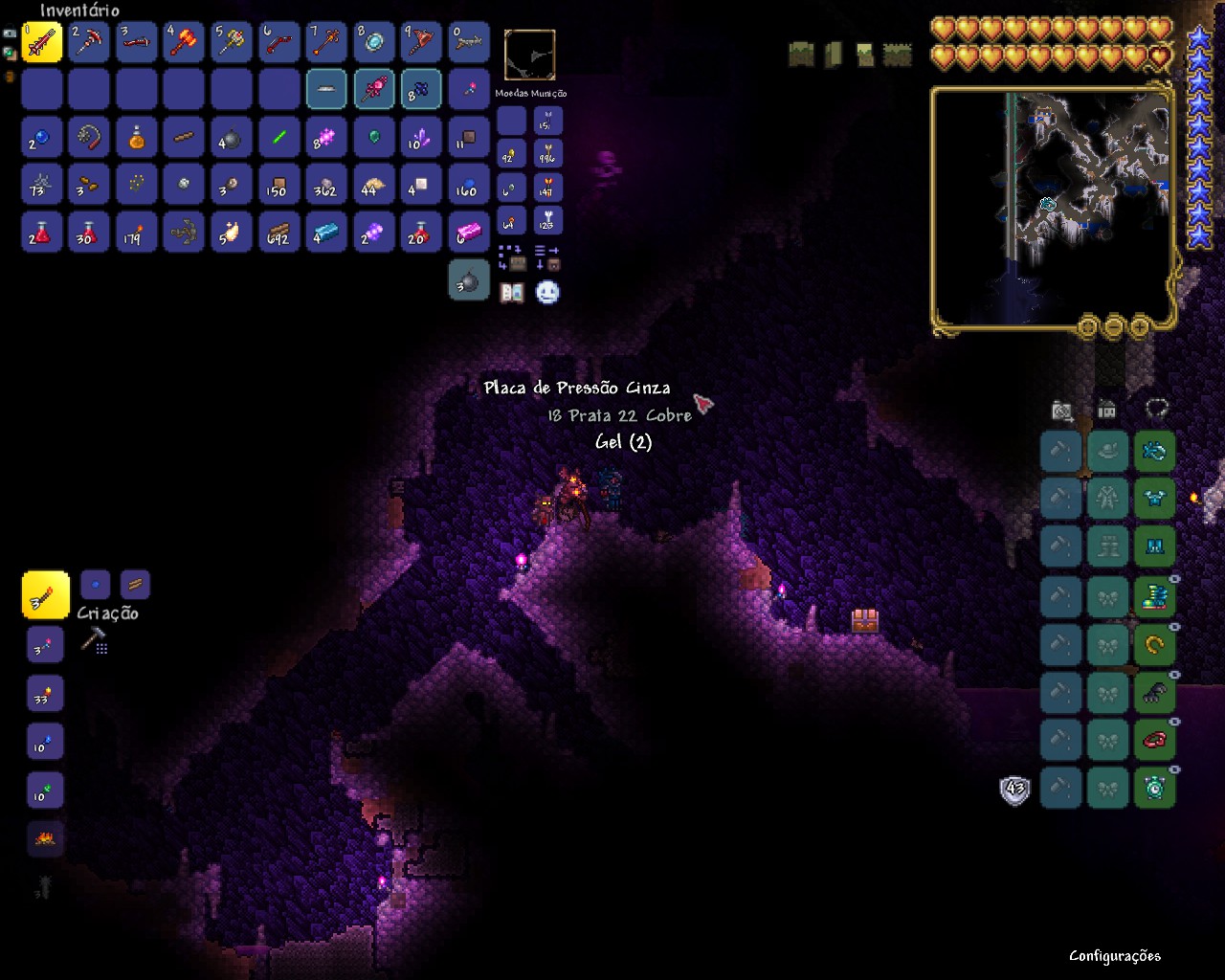This screenshot has width=1225, height=980.
Task: Select the copper pickaxe in hotbar slot 2
Action: click(88, 41)
